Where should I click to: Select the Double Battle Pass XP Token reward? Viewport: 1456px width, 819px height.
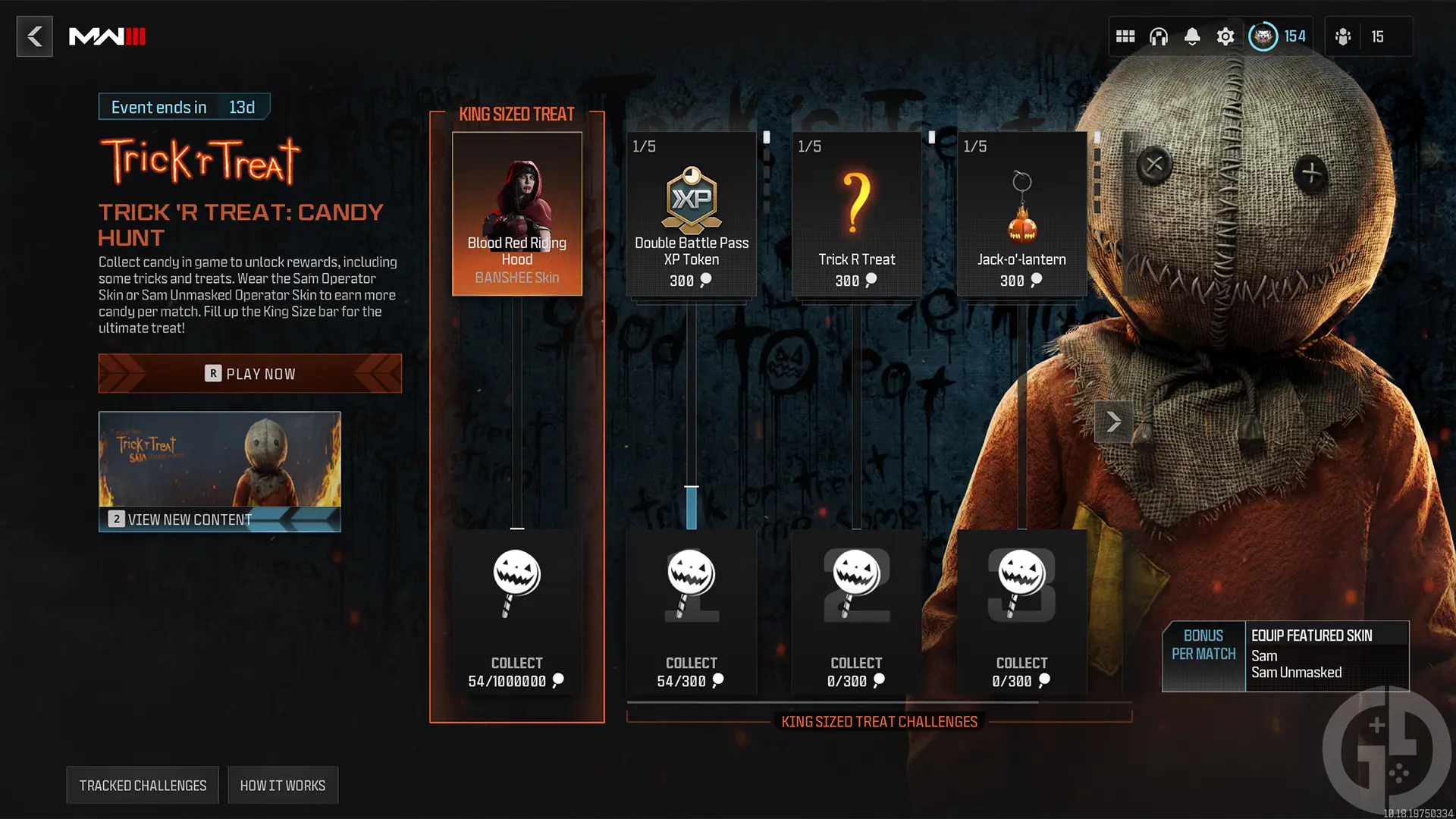click(x=691, y=215)
